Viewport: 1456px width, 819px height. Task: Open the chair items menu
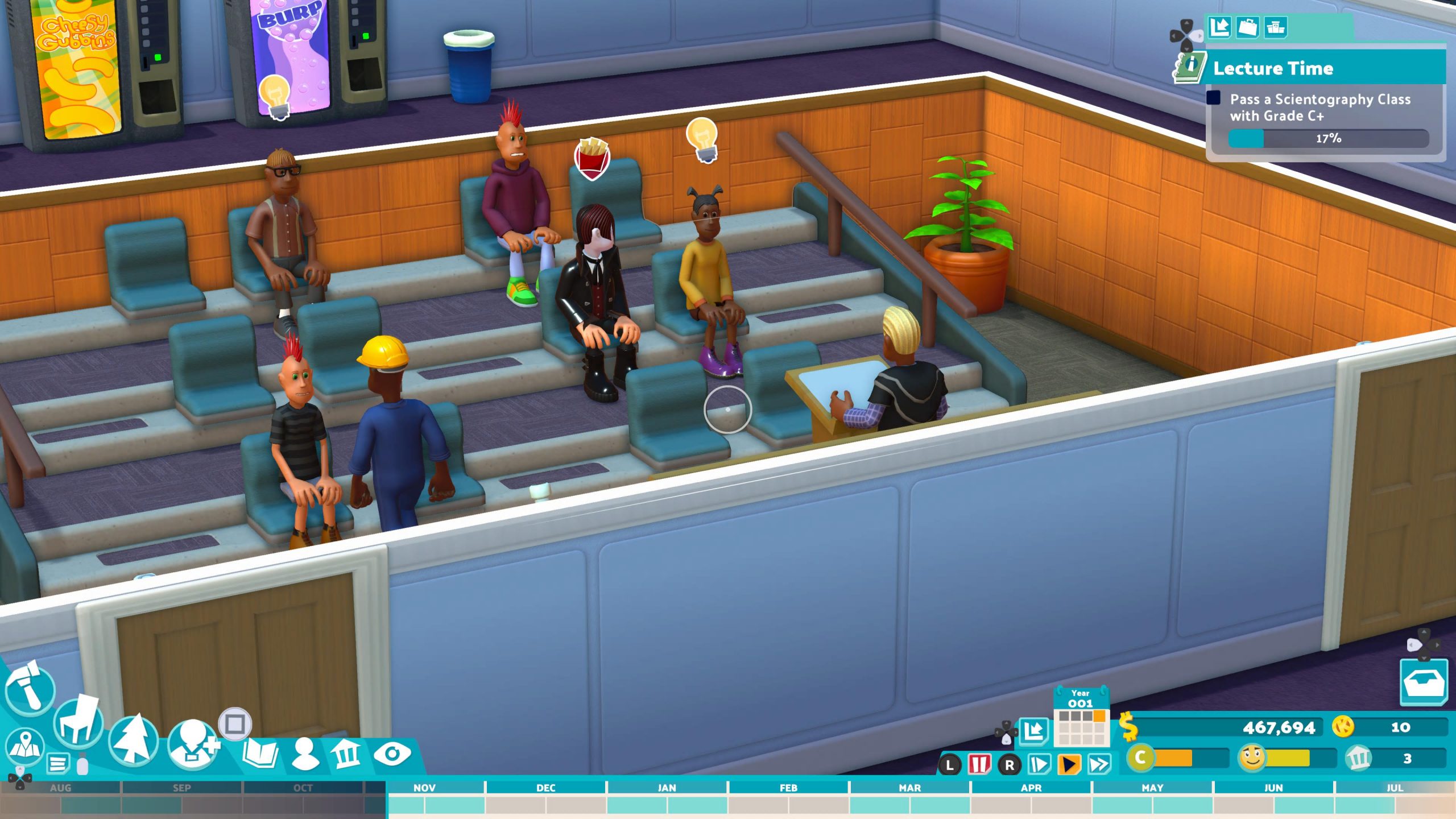click(x=78, y=722)
